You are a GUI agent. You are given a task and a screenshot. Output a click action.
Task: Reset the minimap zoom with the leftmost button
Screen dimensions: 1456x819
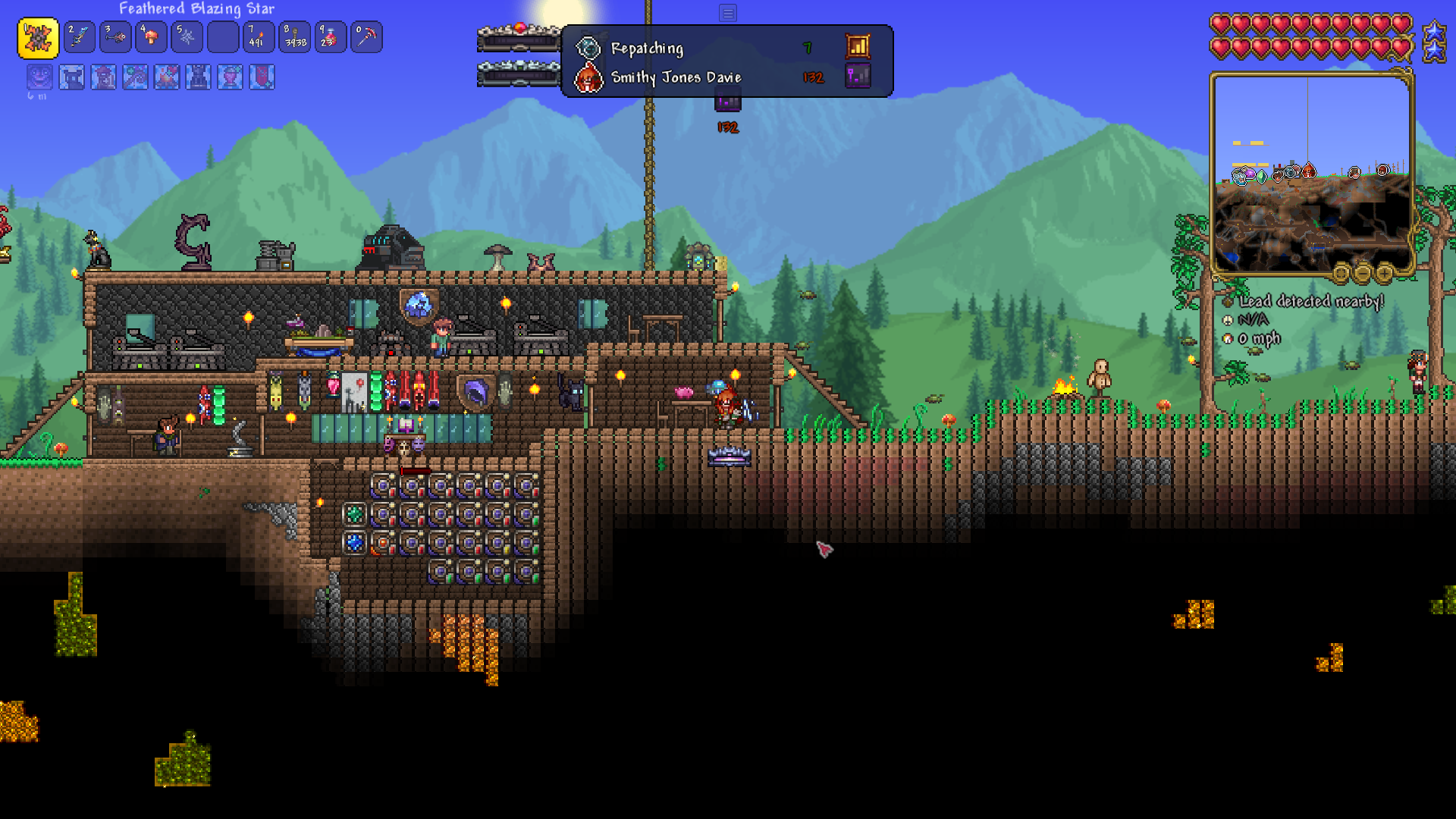click(1341, 271)
